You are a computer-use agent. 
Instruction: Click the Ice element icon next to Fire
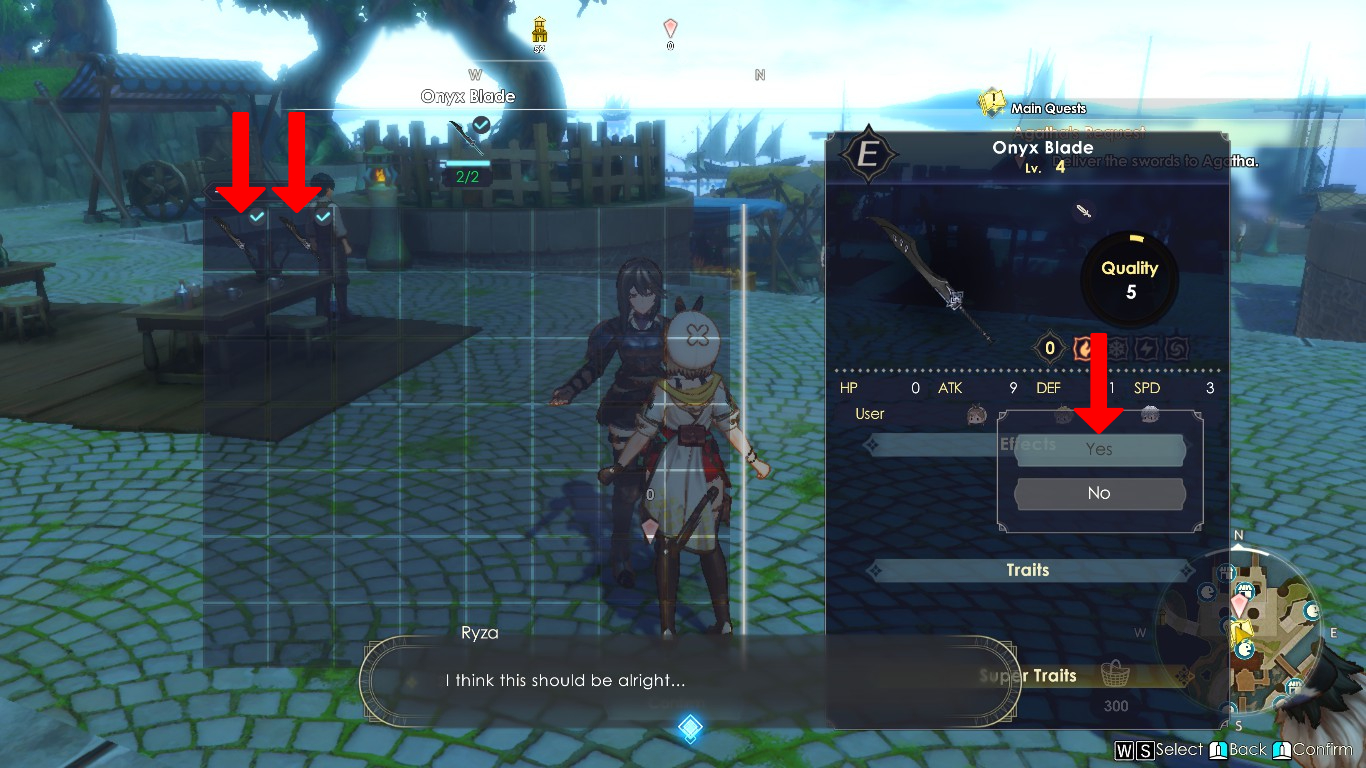[x=1118, y=348]
